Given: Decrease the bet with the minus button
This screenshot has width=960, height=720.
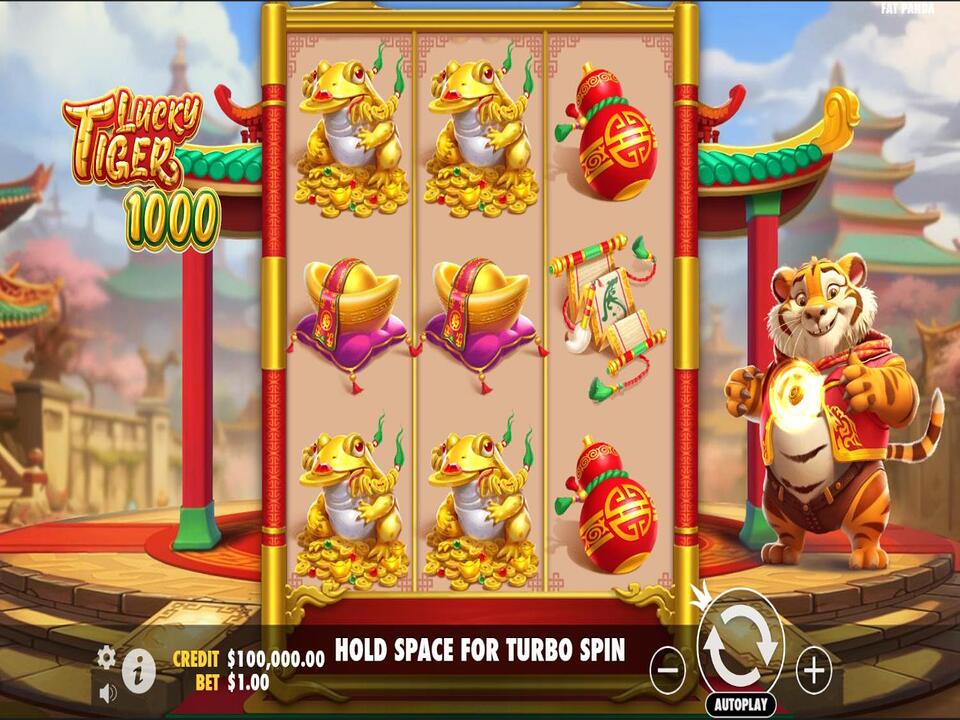Looking at the screenshot, I should pos(667,669).
